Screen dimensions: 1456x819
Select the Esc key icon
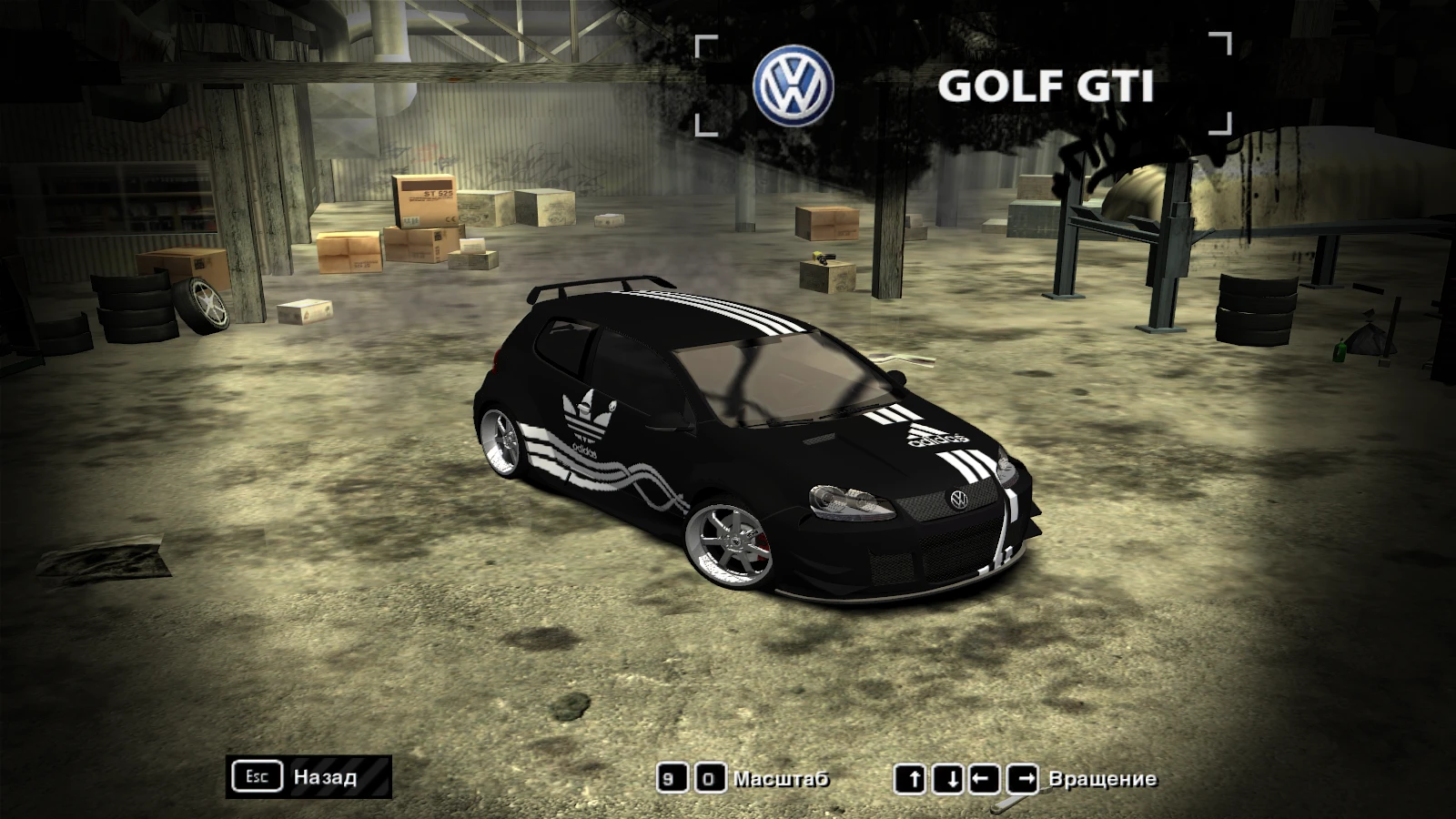click(x=258, y=776)
